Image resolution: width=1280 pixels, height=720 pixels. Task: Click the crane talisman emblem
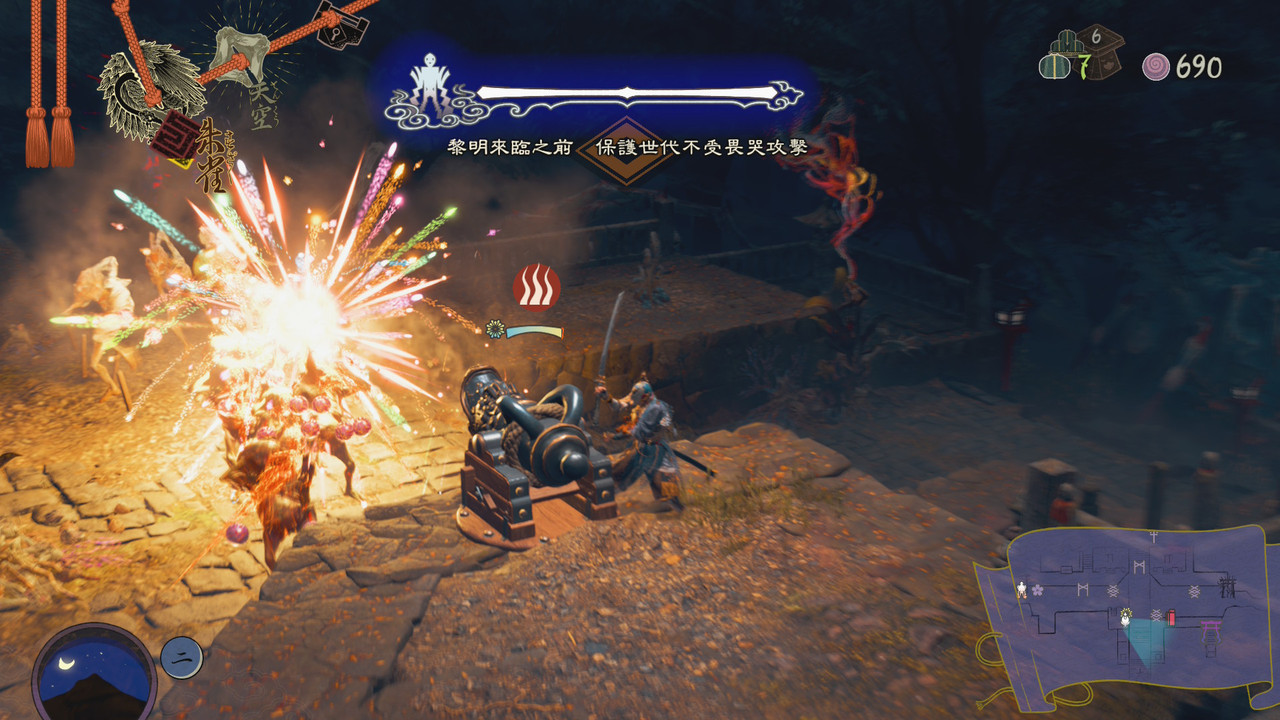pyautogui.click(x=149, y=90)
